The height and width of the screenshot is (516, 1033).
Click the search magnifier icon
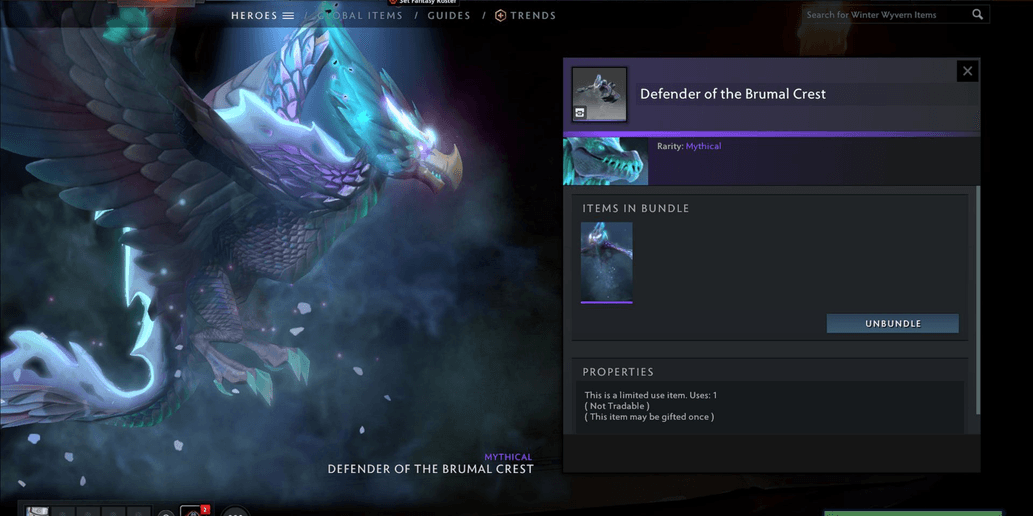(x=978, y=15)
